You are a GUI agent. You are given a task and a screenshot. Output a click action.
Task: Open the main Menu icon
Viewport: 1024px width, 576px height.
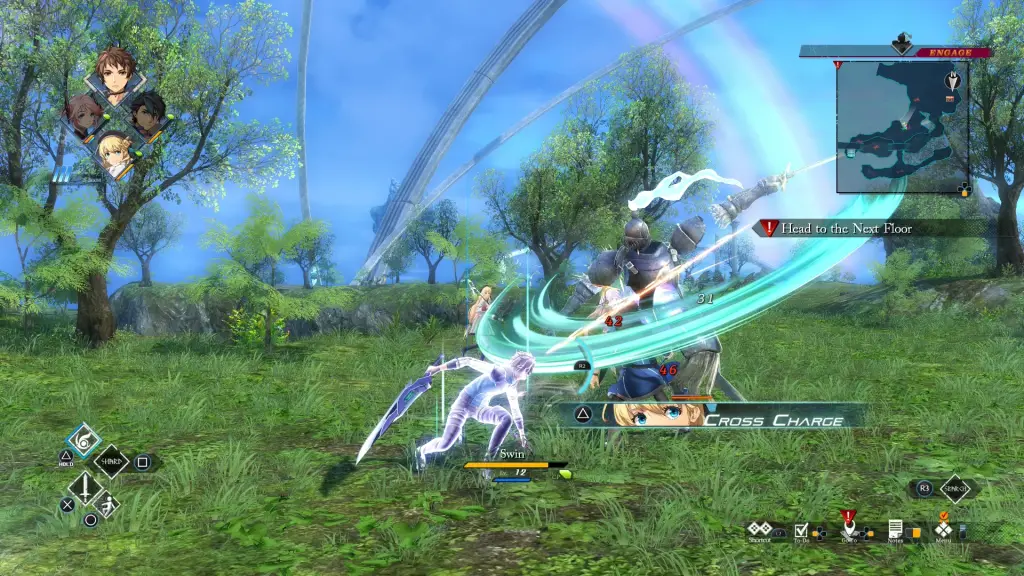[943, 529]
